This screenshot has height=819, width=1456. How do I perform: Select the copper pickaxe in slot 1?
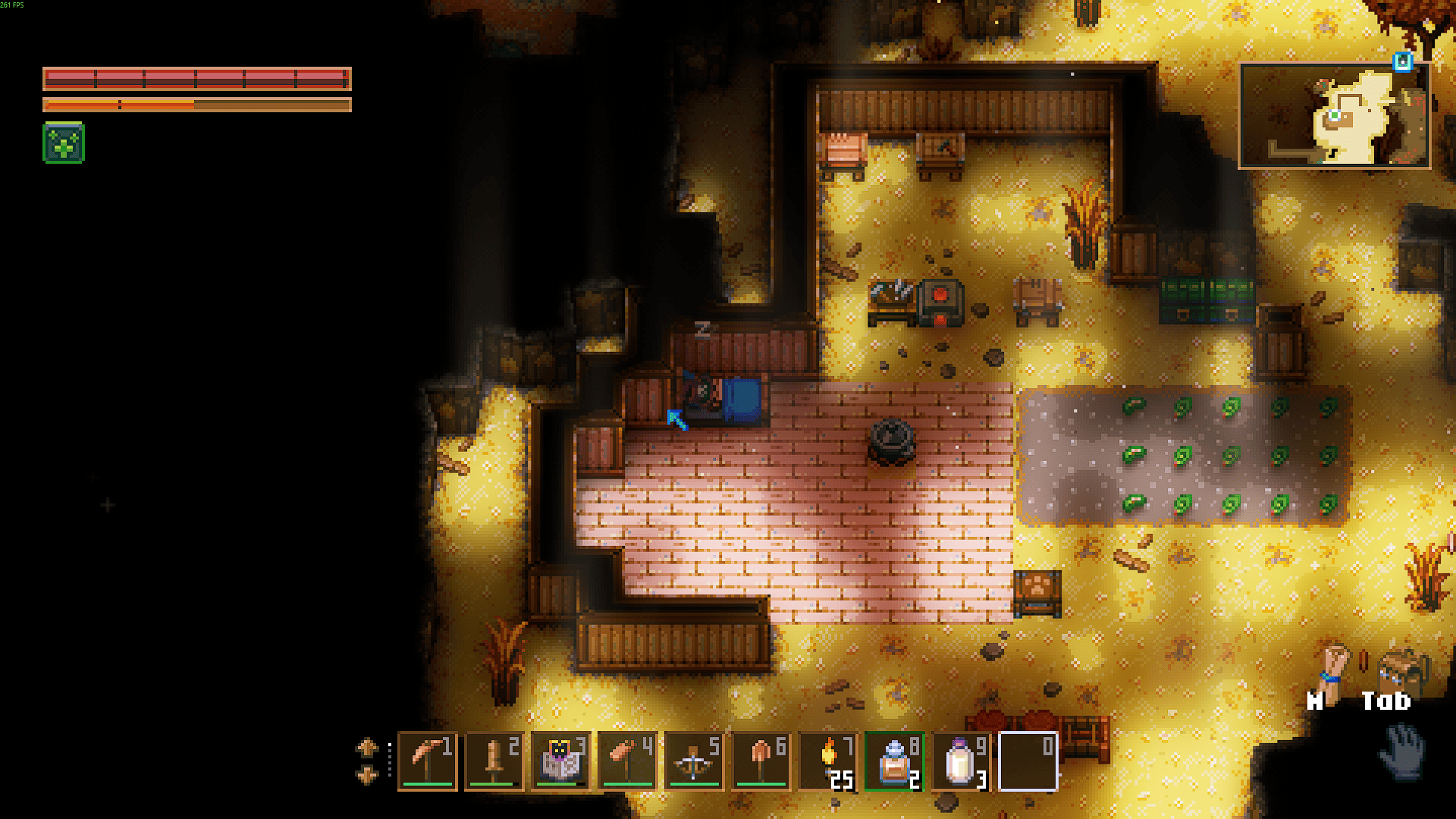pyautogui.click(x=427, y=761)
